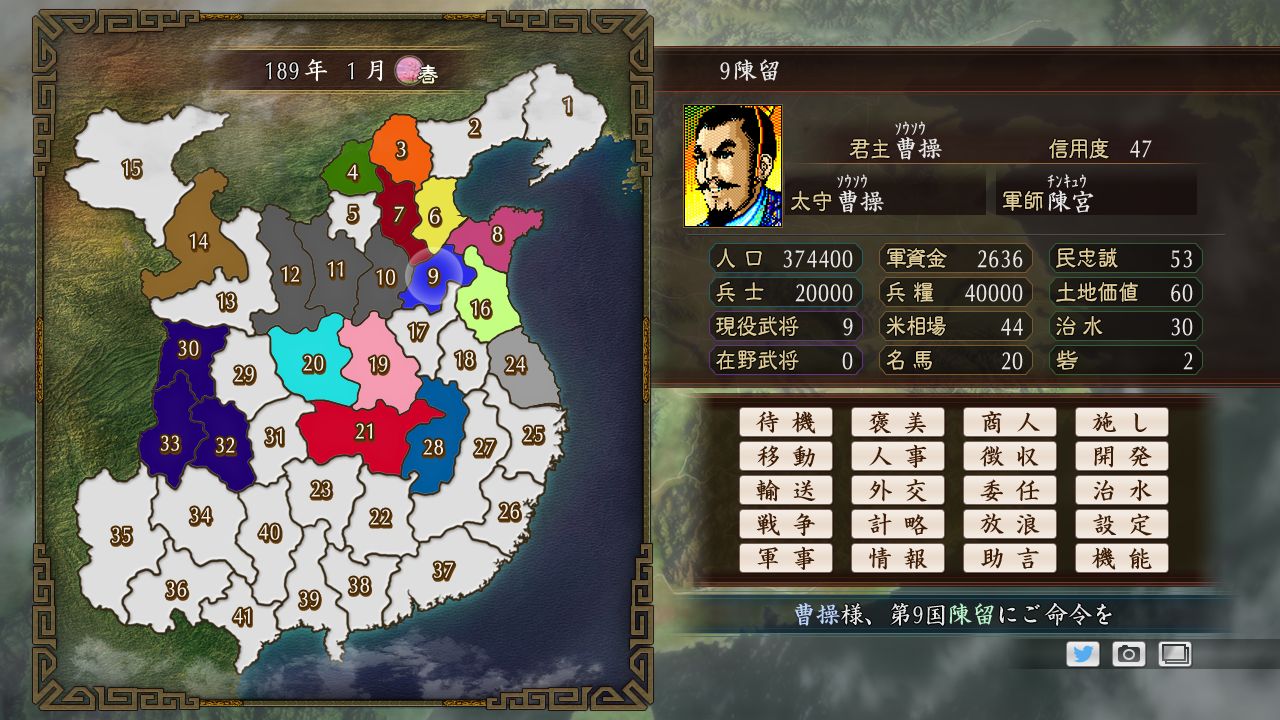Take a screenshot with the camera icon
Viewport: 1280px width, 720px height.
1129,655
